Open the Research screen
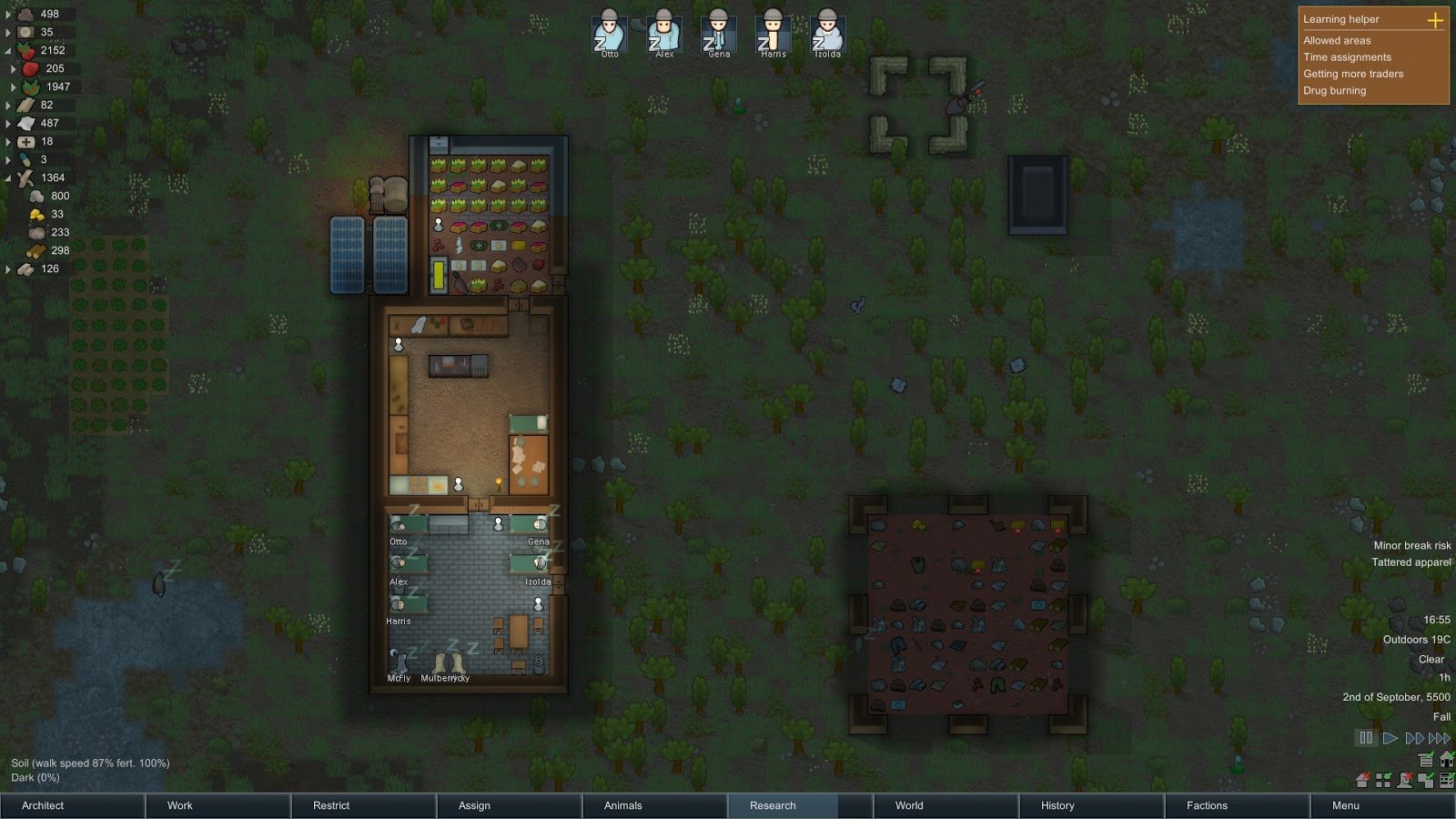Viewport: 1456px width, 819px height. click(x=800, y=805)
